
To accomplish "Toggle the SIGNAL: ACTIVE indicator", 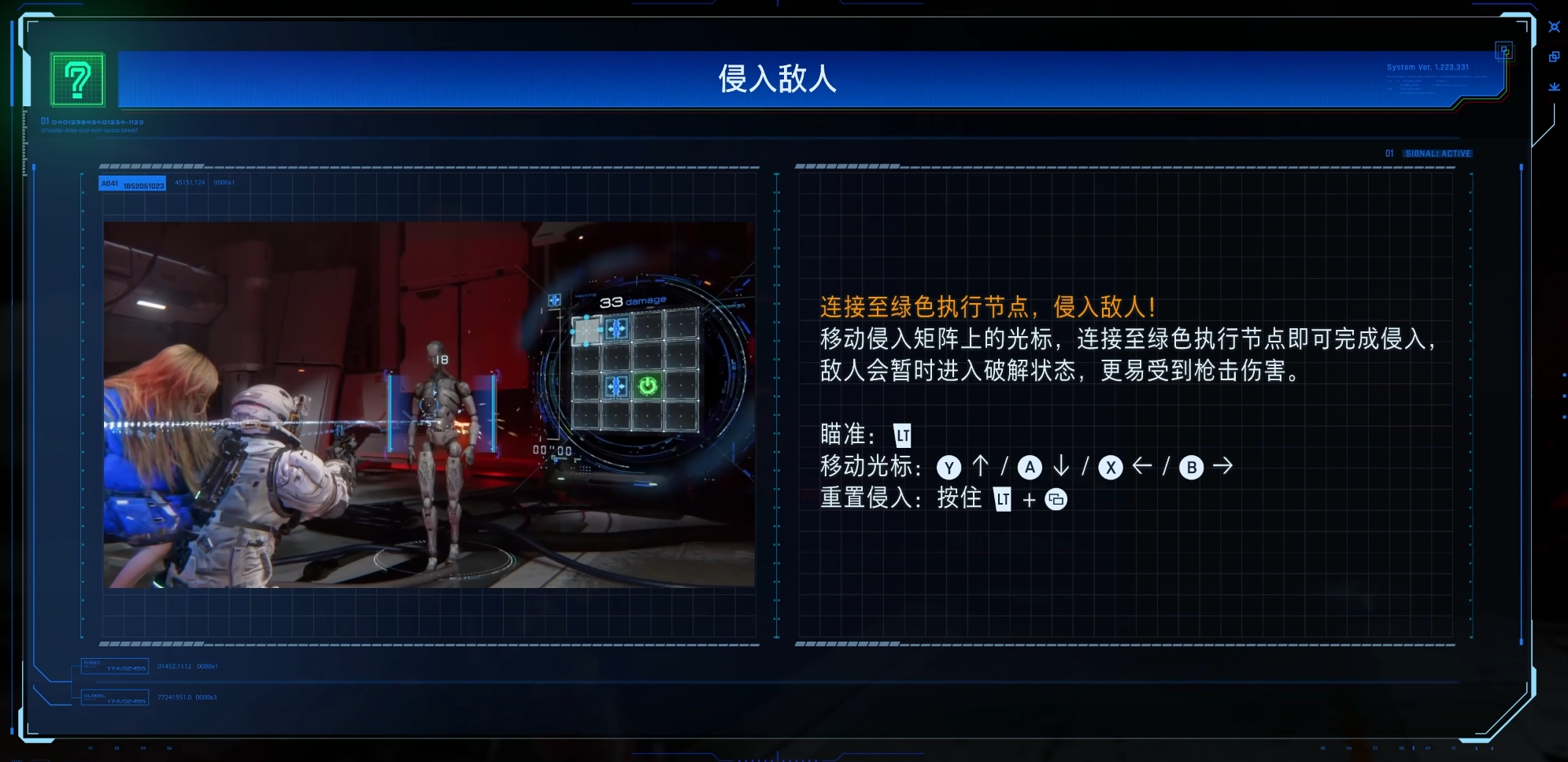I will click(1436, 154).
